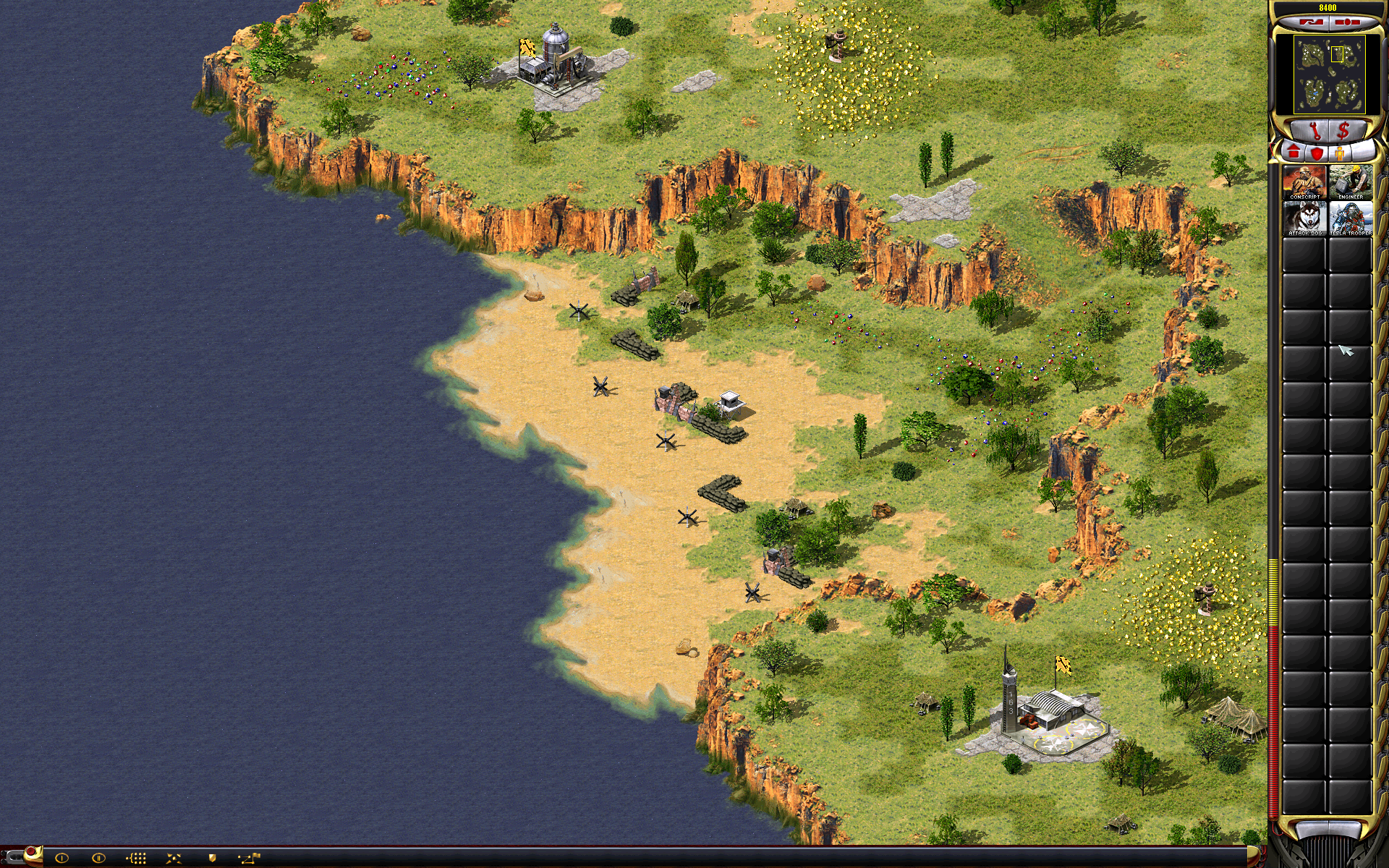
Task: Train an Engineer from the sidebar
Action: 1350,182
